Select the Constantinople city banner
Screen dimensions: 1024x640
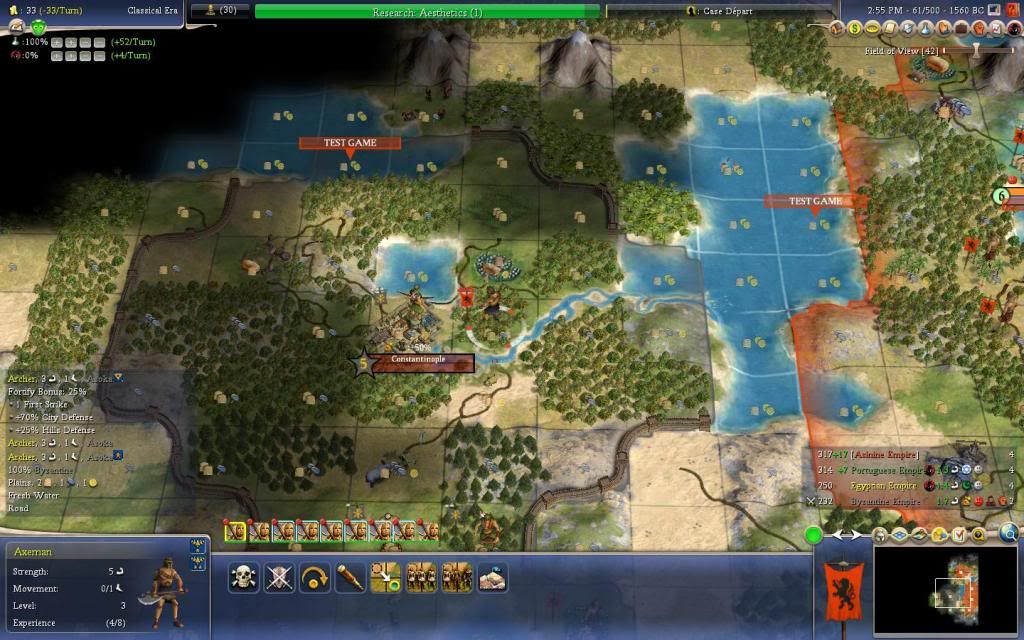click(419, 360)
